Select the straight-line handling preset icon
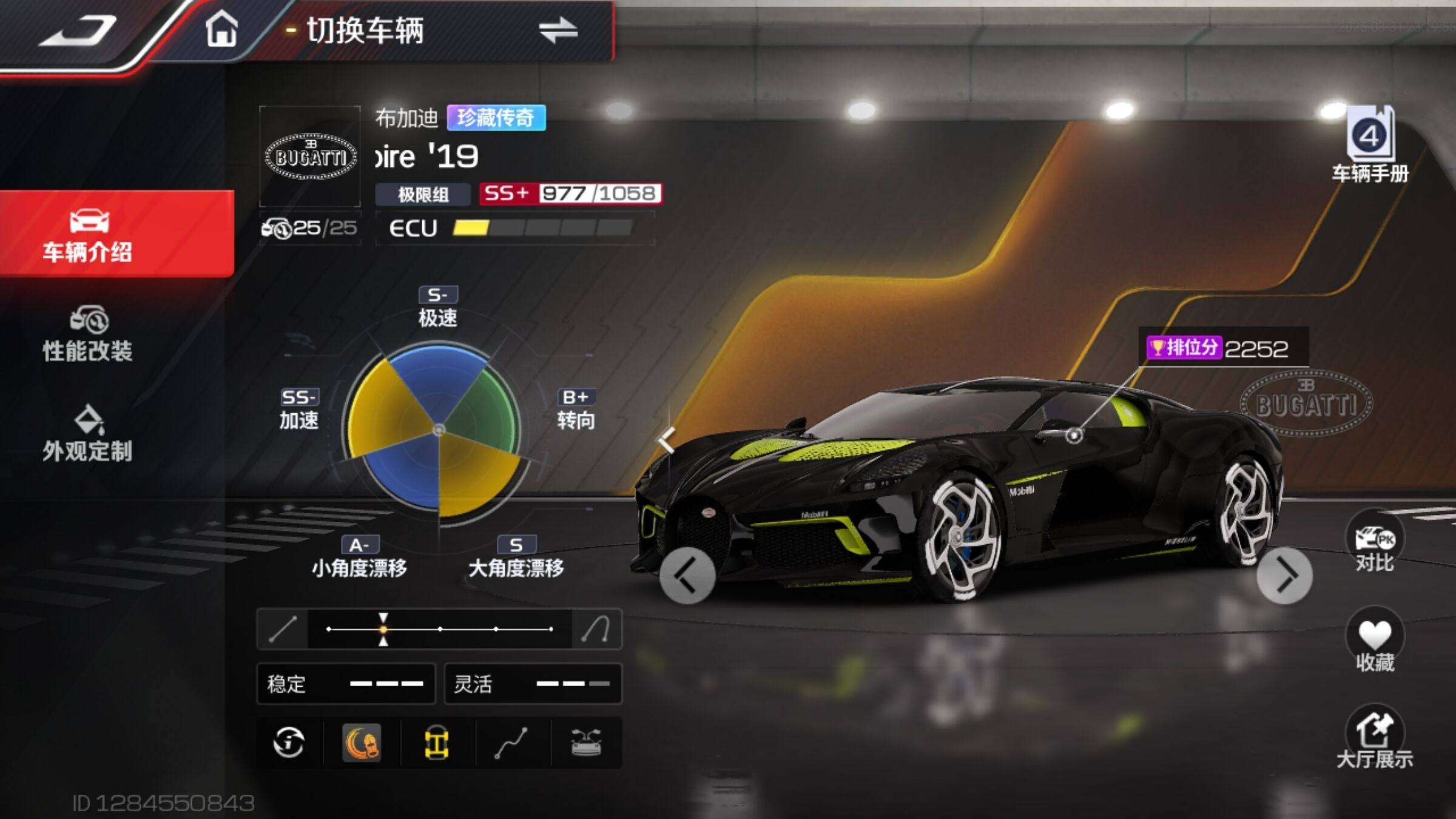 point(283,629)
